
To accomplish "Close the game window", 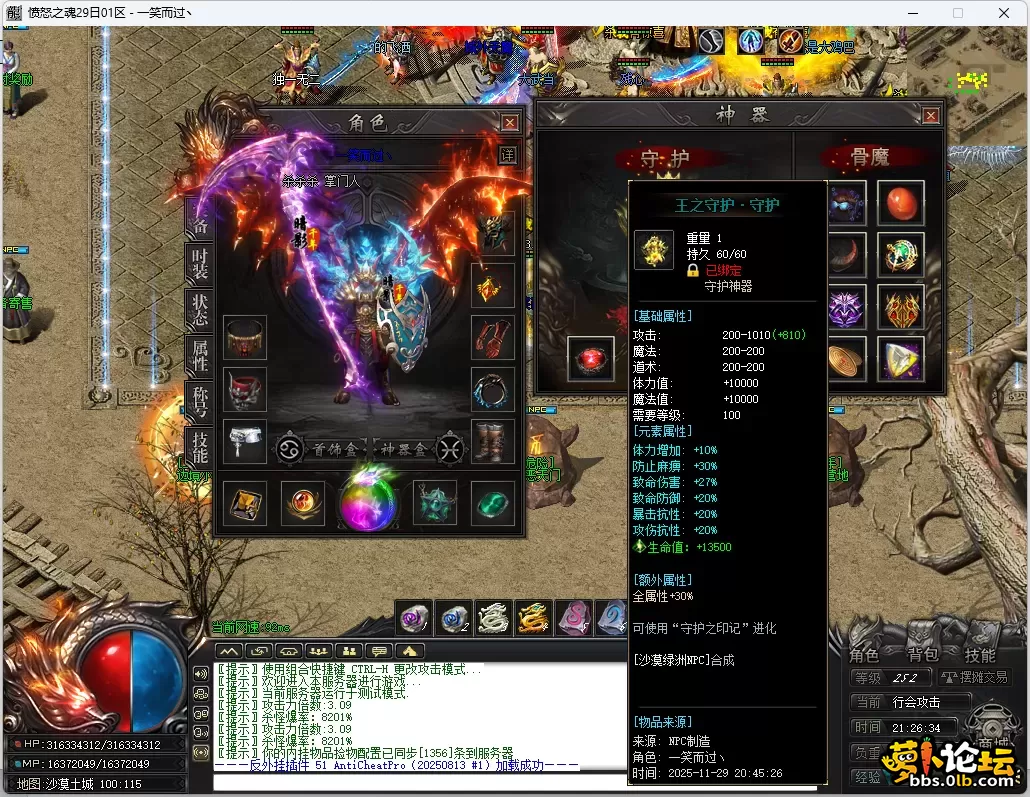I will coord(1003,13).
